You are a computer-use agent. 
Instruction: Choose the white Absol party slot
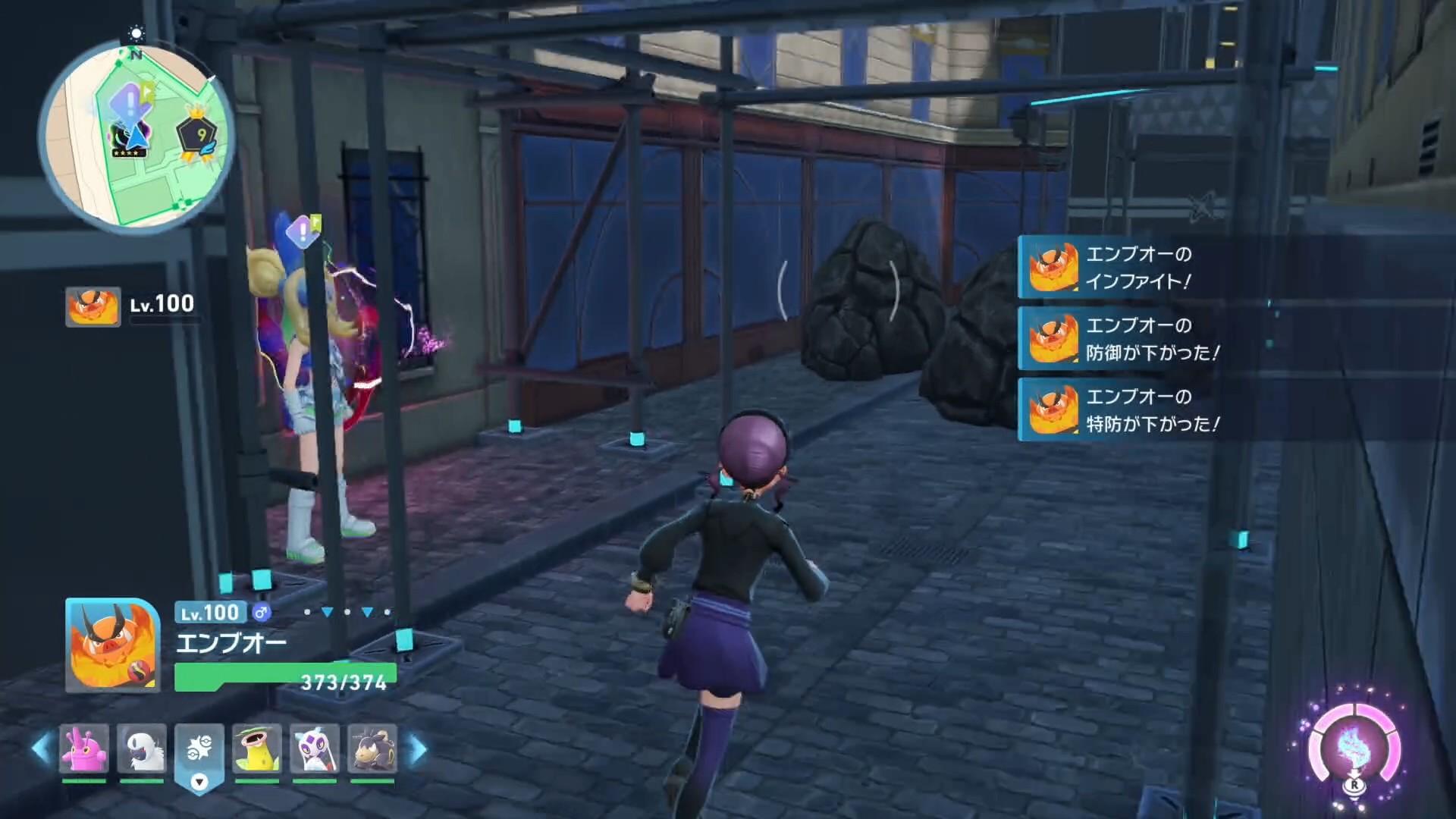(x=142, y=748)
